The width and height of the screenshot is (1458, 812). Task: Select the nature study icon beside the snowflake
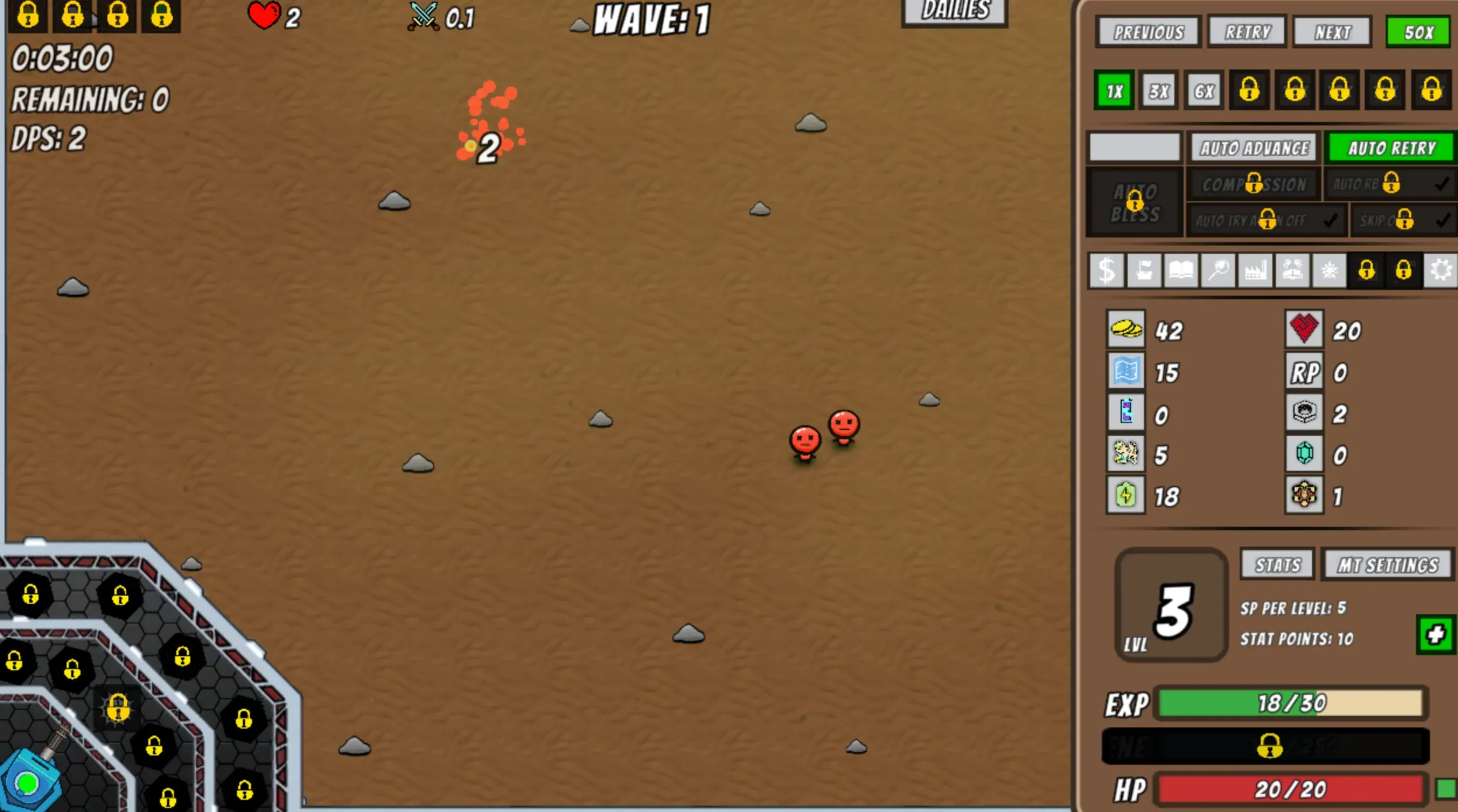1293,269
